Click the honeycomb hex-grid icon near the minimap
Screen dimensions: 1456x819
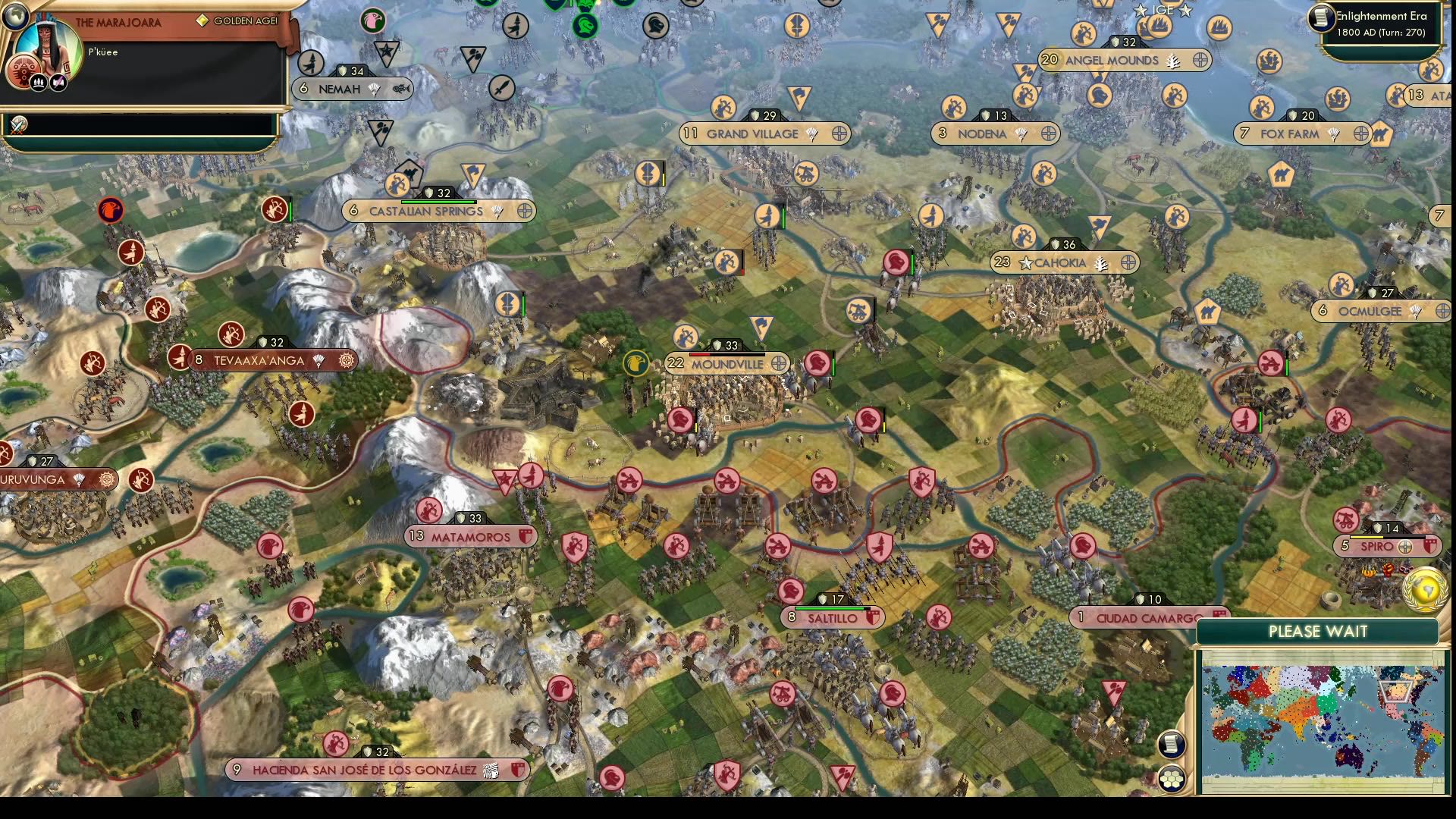click(1172, 777)
